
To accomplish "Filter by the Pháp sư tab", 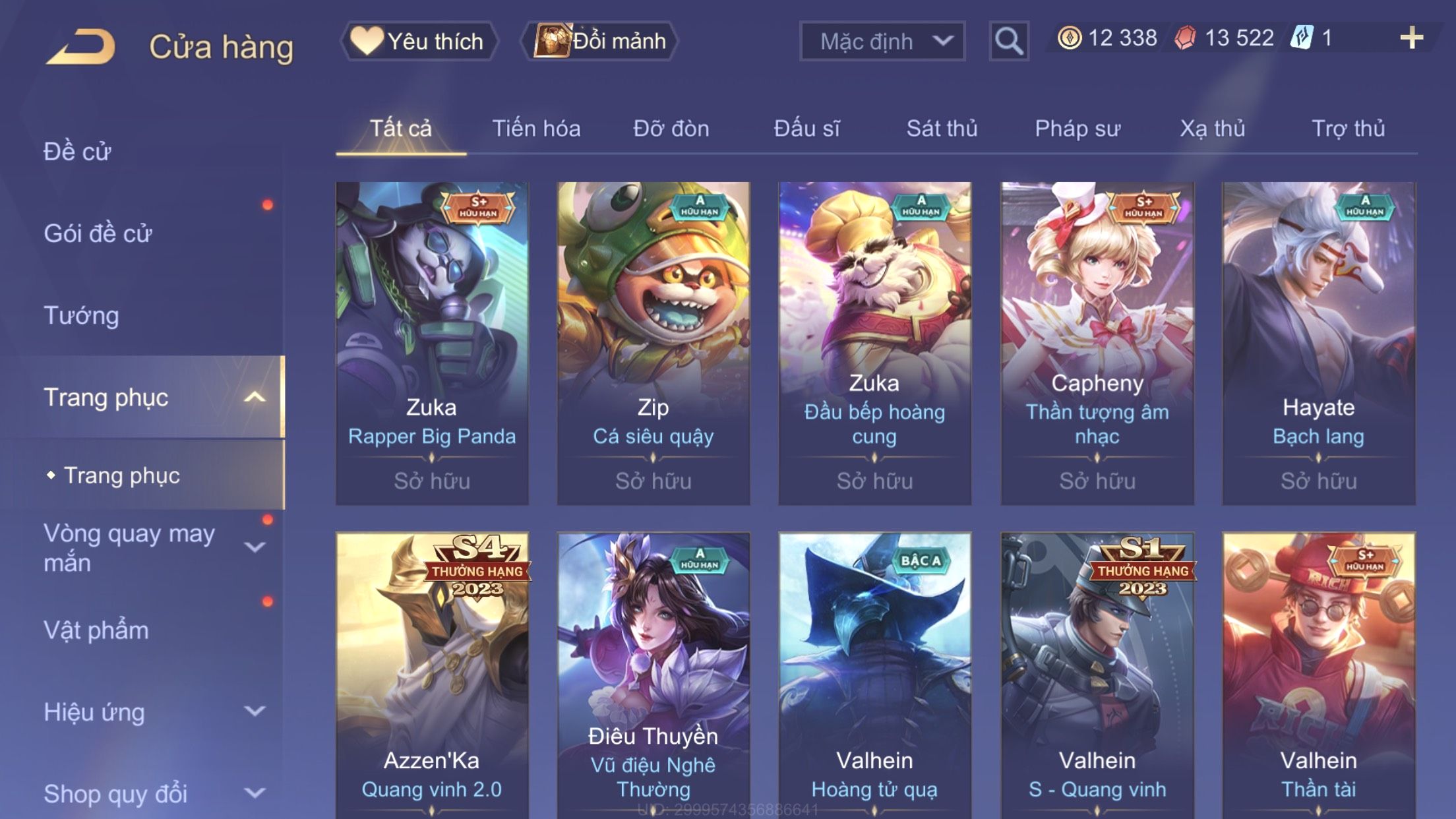I will pyautogui.click(x=1077, y=129).
